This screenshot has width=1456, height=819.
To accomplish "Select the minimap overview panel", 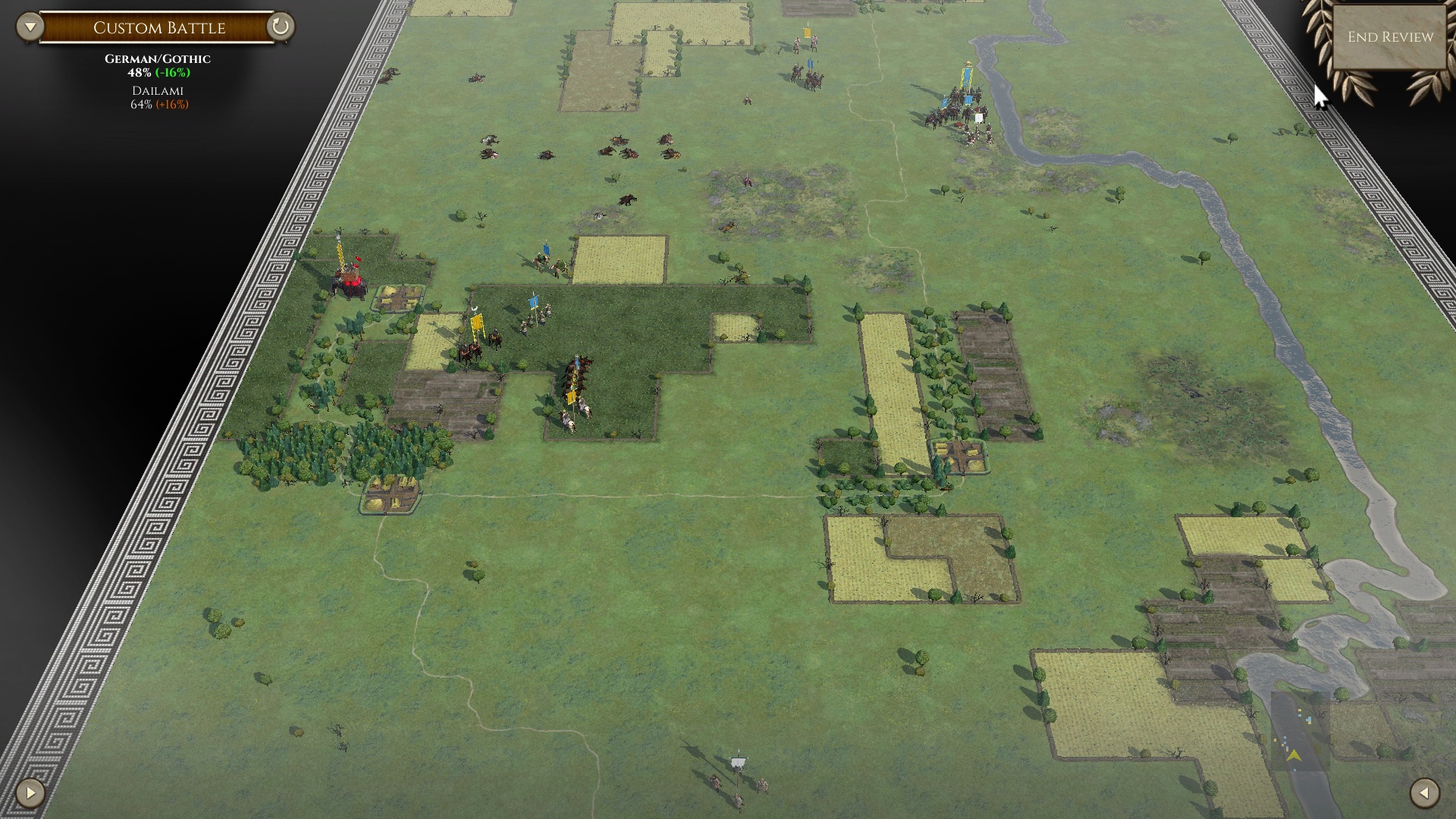I will pyautogui.click(x=1299, y=731).
